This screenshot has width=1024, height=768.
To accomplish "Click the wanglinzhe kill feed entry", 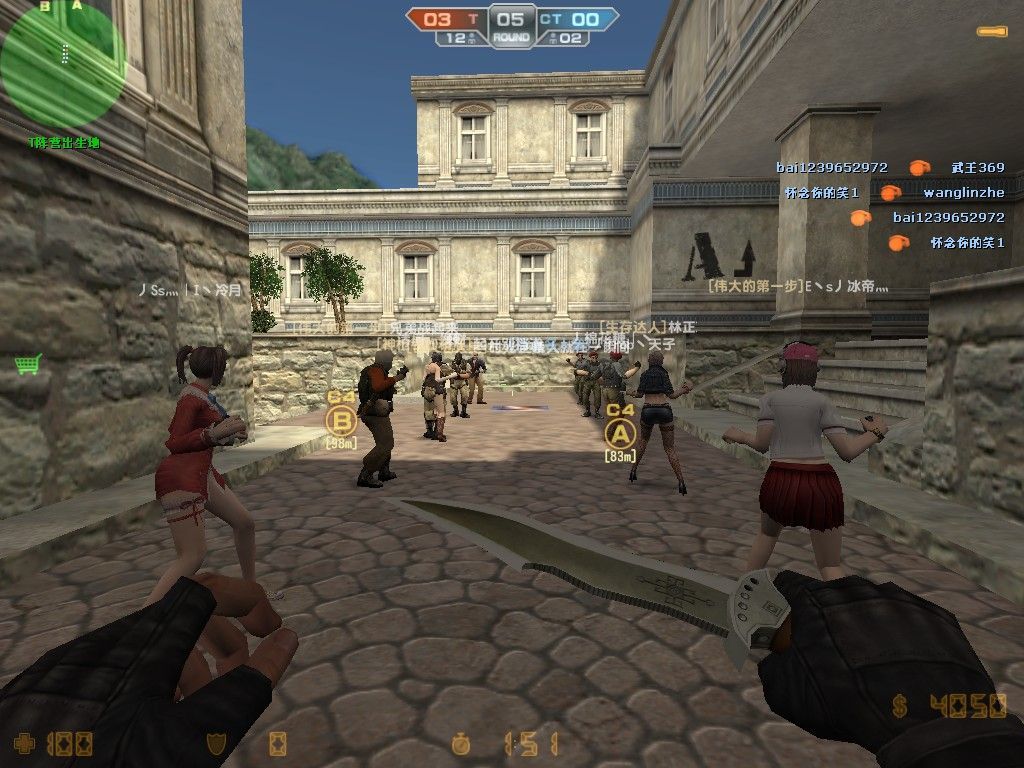I will [963, 192].
